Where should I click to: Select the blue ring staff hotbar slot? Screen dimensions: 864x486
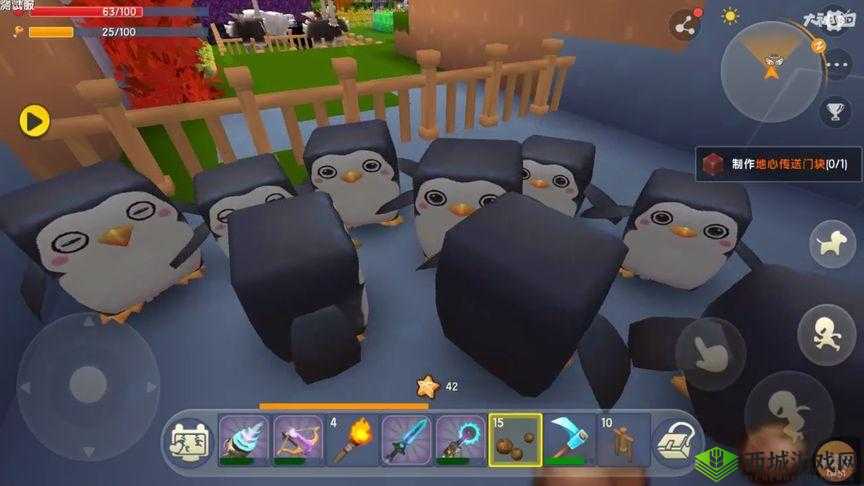(x=460, y=439)
